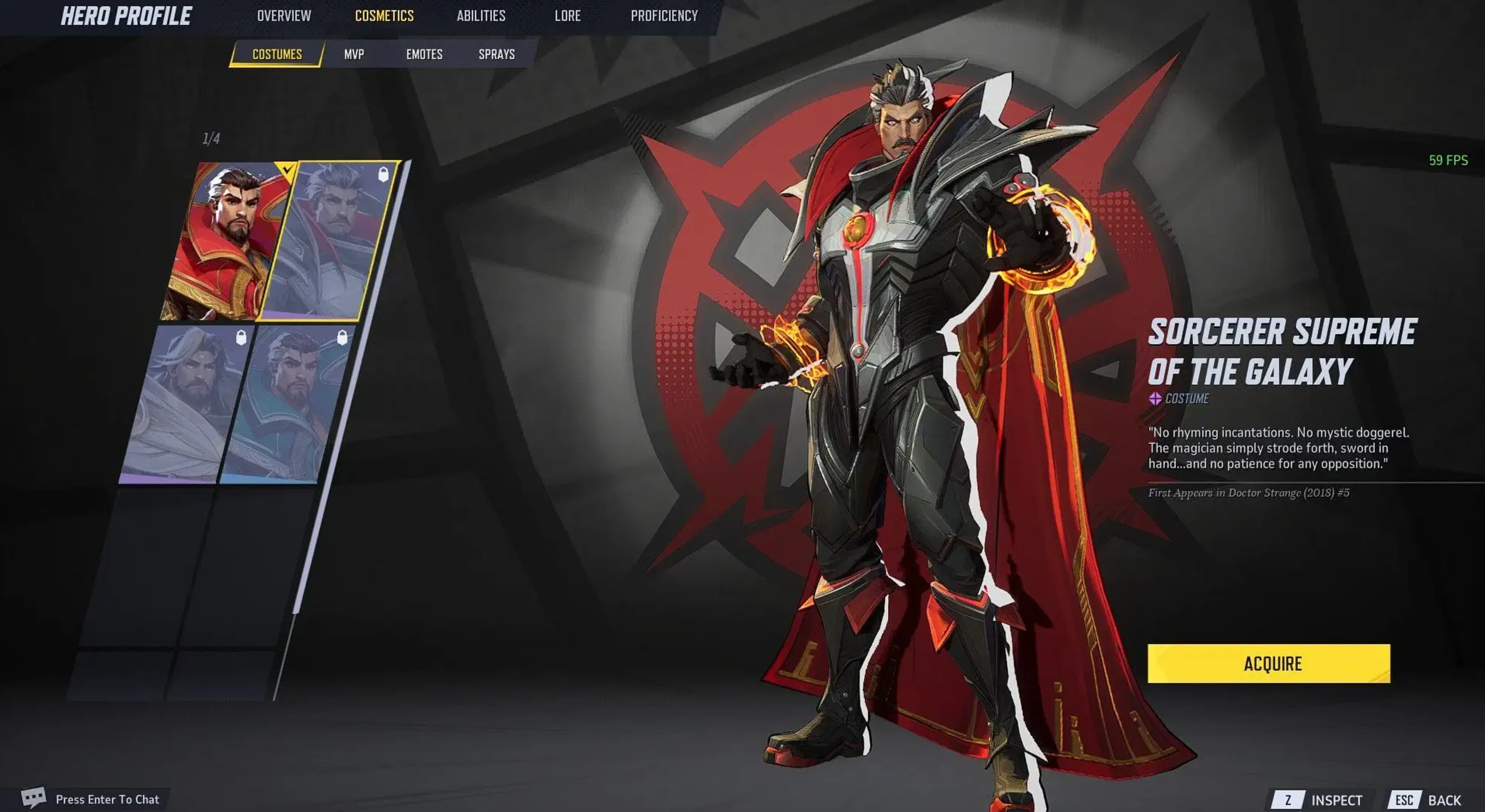The height and width of the screenshot is (812, 1485).
Task: Switch to the Cosmetics tab
Action: (384, 16)
